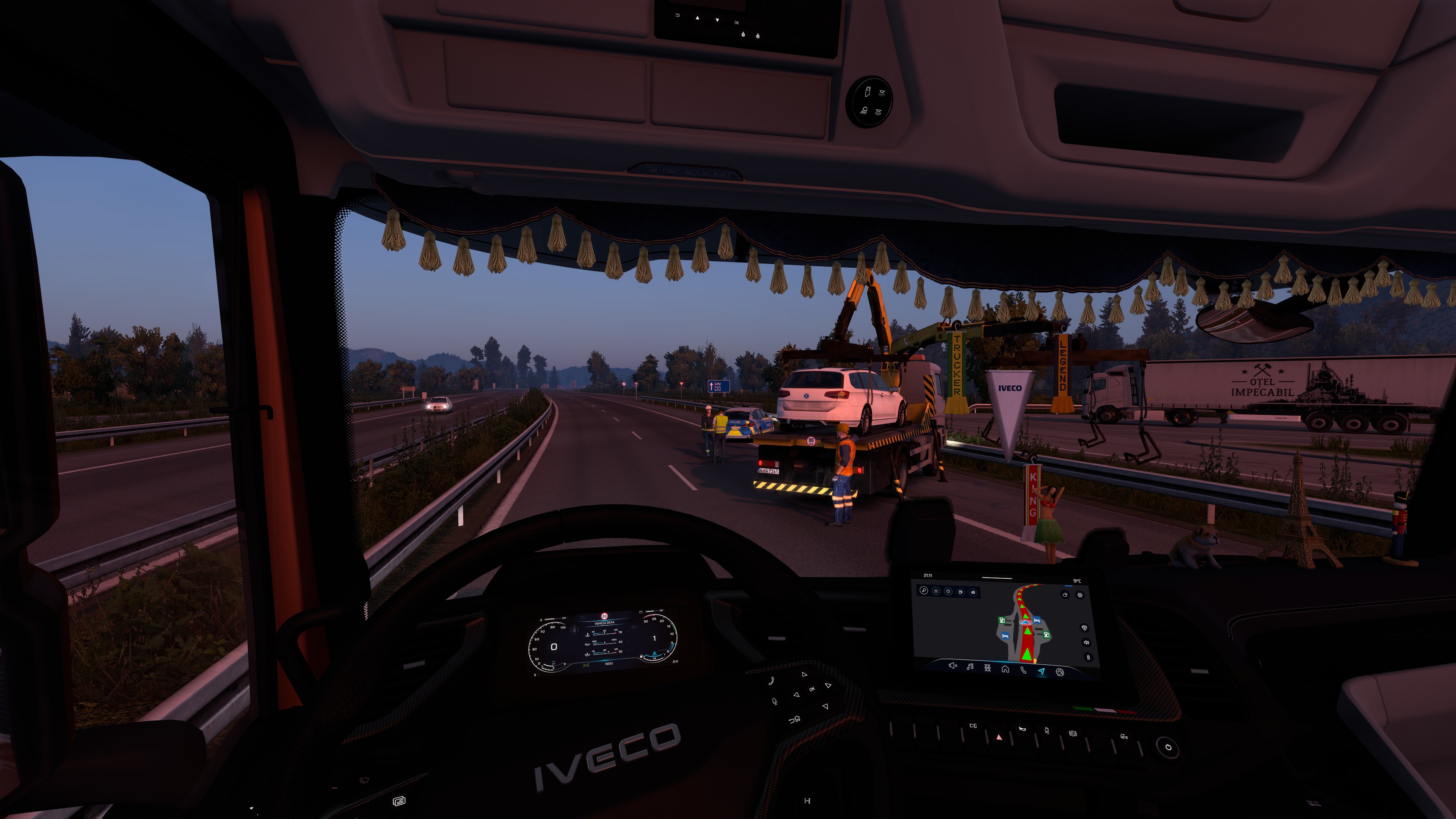Go to the home icon on the infotainment bar
1456x819 pixels.
click(x=1005, y=669)
